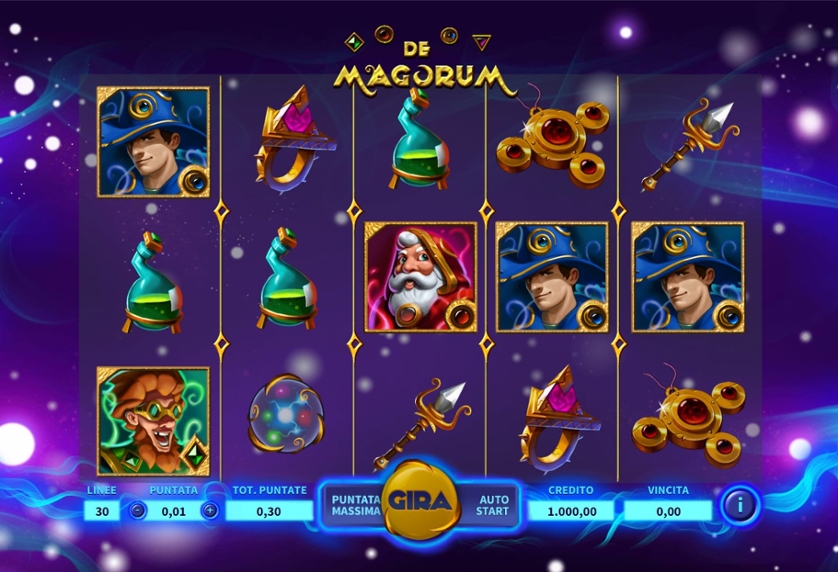Increase the bet with the plus button
This screenshot has height=572, width=838.
[210, 510]
